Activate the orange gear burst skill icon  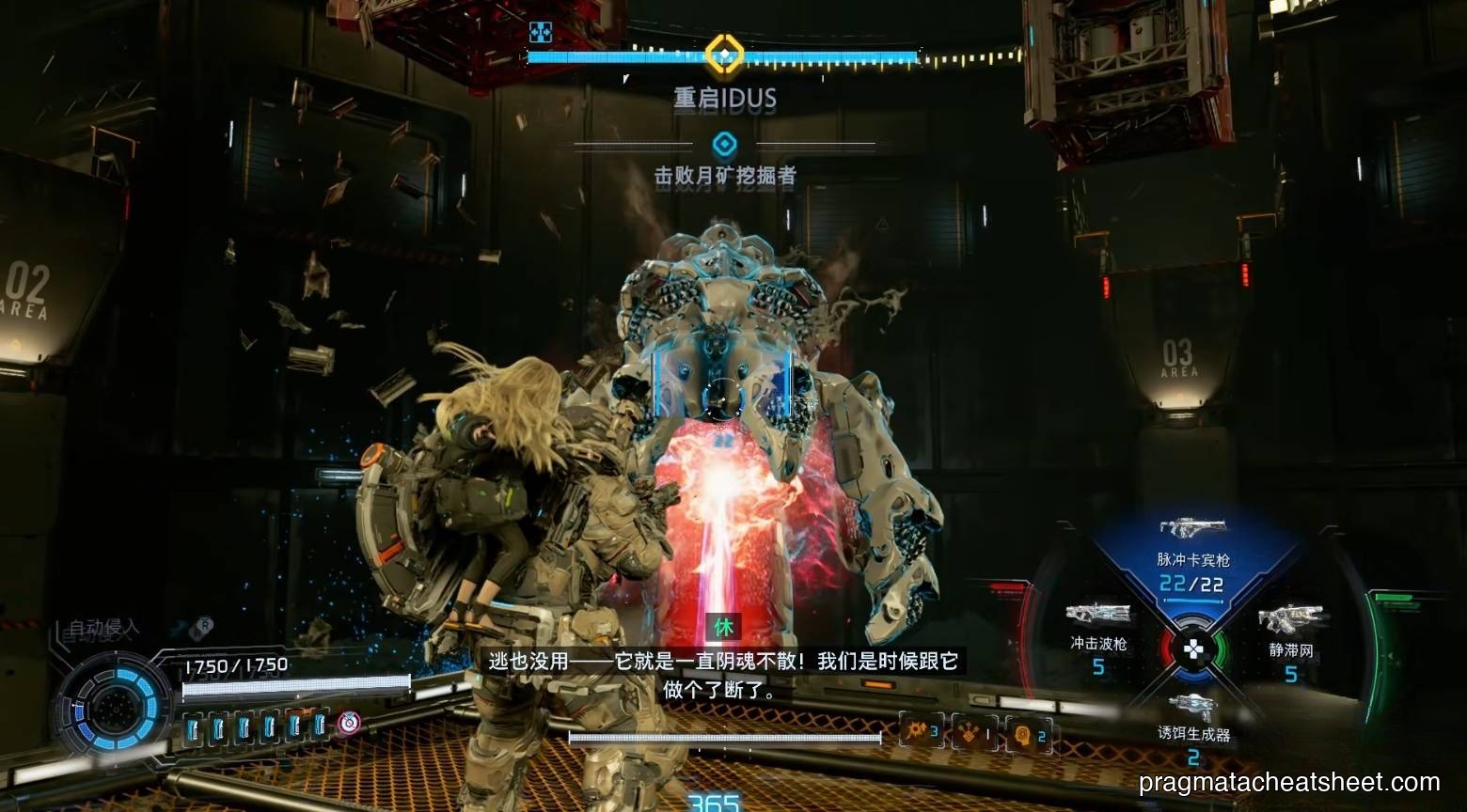tap(922, 730)
